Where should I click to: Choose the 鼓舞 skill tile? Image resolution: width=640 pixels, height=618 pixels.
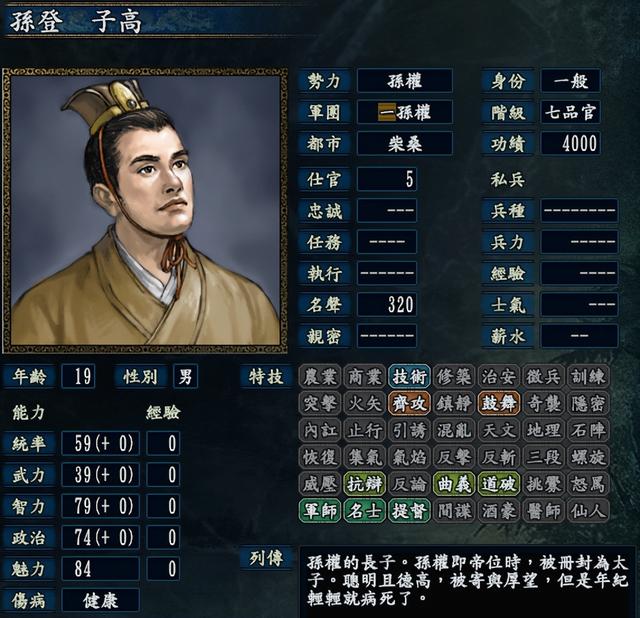[499, 403]
